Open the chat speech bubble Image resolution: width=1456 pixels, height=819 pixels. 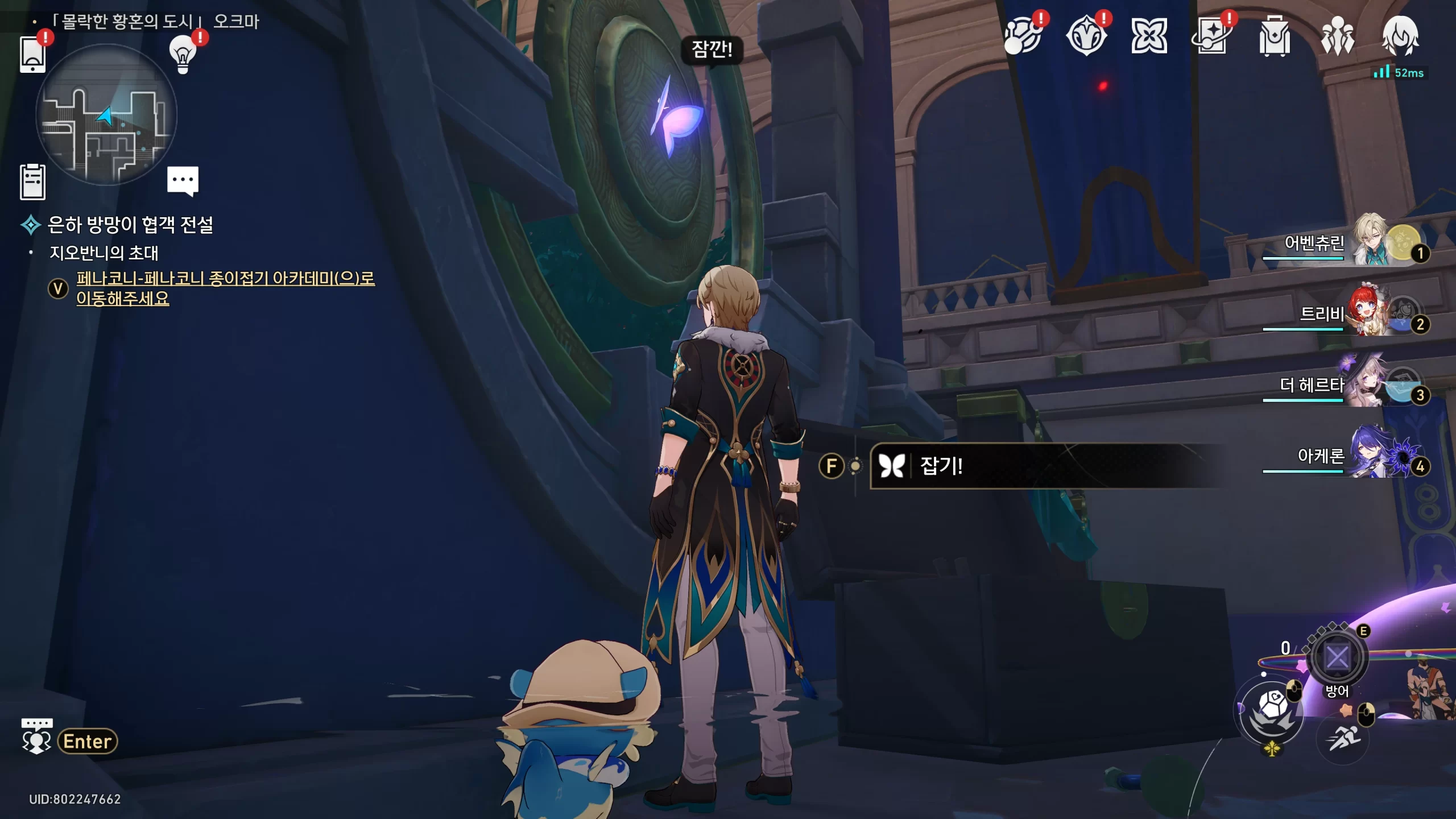tap(183, 180)
